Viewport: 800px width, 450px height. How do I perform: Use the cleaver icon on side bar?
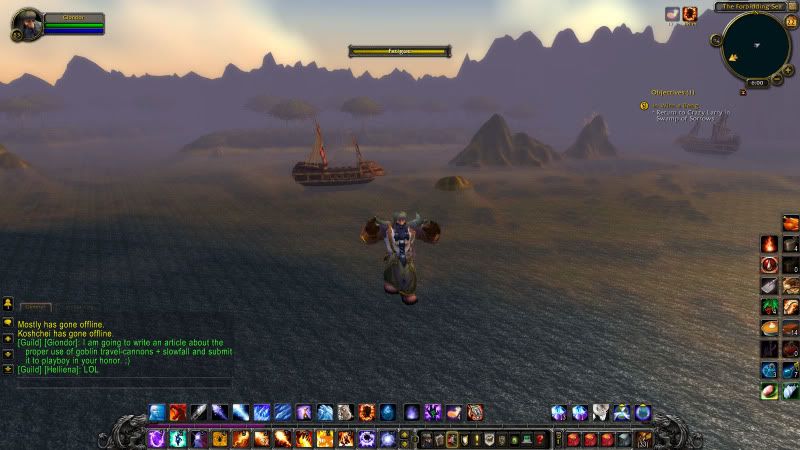coord(769,286)
